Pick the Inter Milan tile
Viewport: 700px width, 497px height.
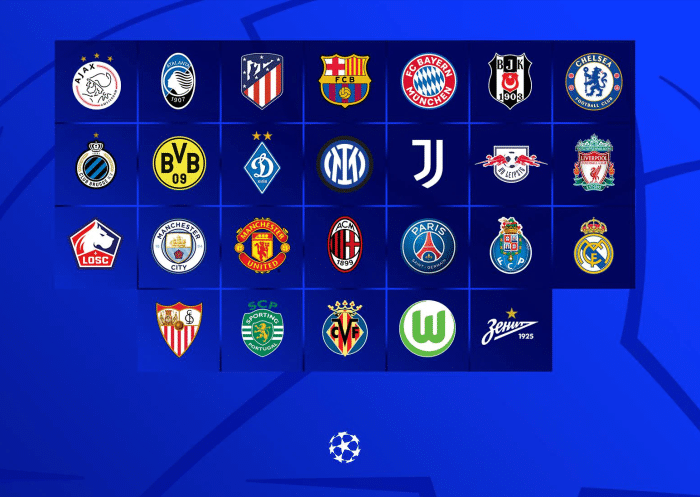(345, 164)
